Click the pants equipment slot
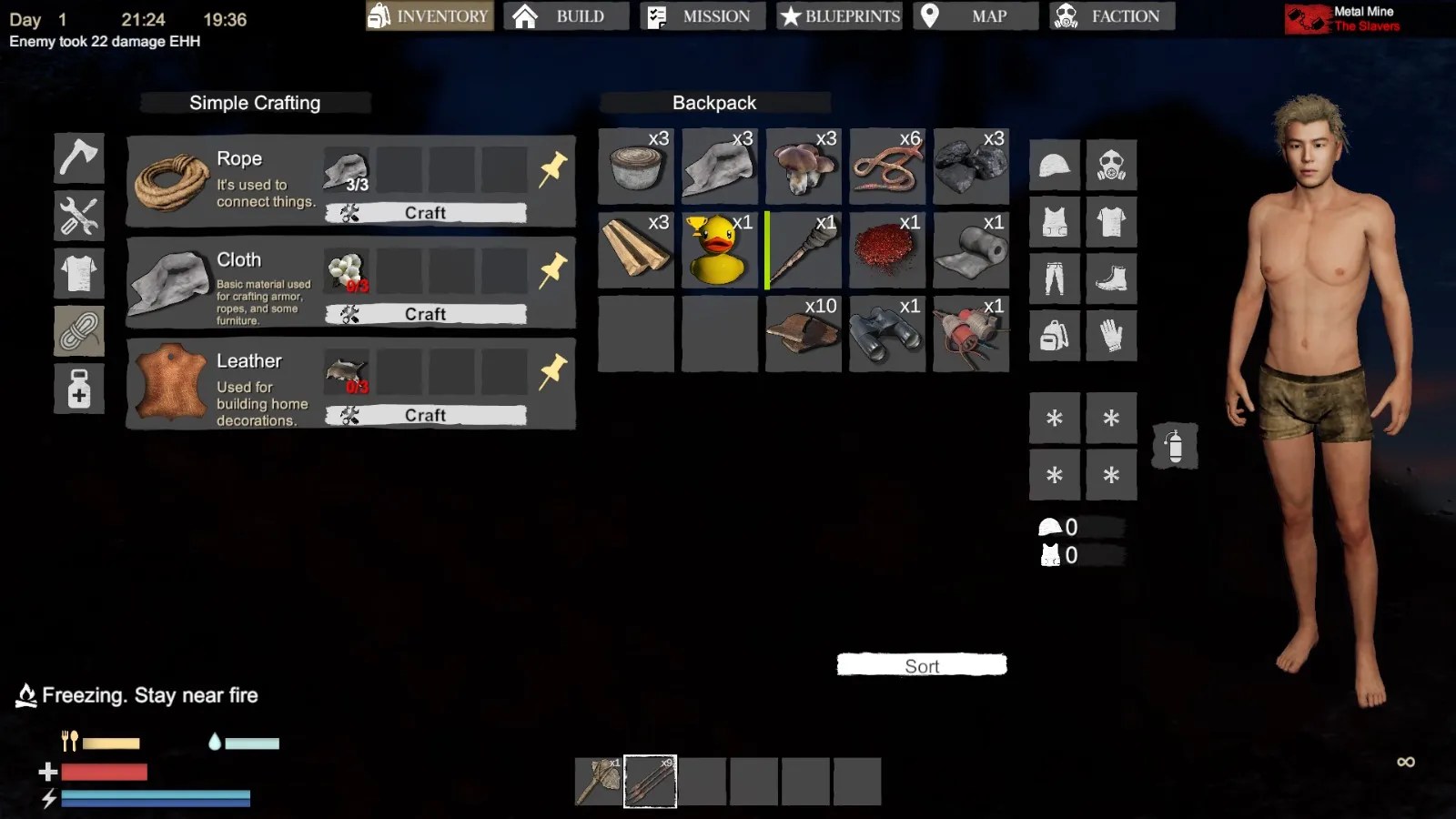This screenshot has width=1456, height=819. pos(1054,278)
